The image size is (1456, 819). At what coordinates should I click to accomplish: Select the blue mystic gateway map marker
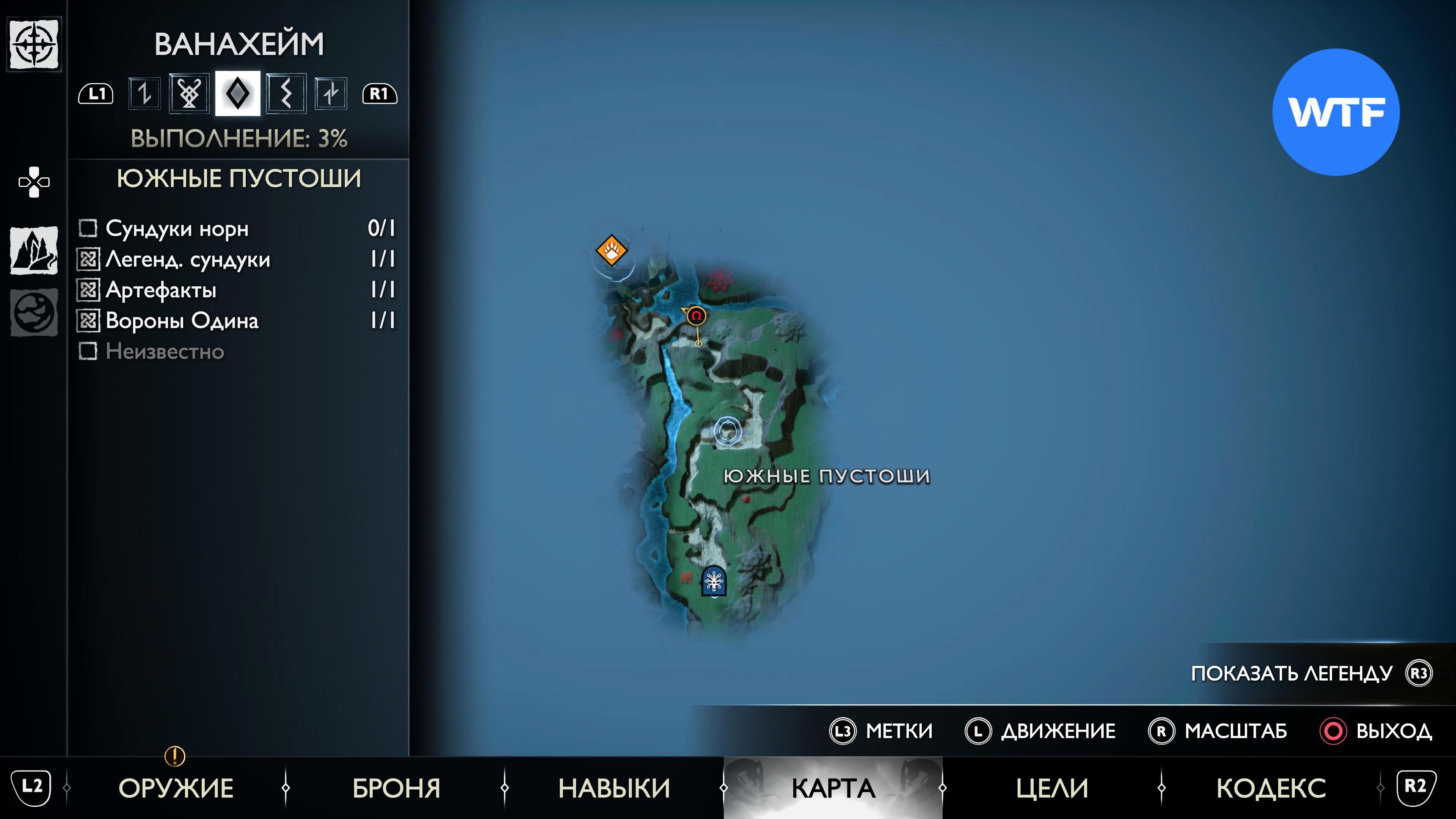(x=713, y=581)
